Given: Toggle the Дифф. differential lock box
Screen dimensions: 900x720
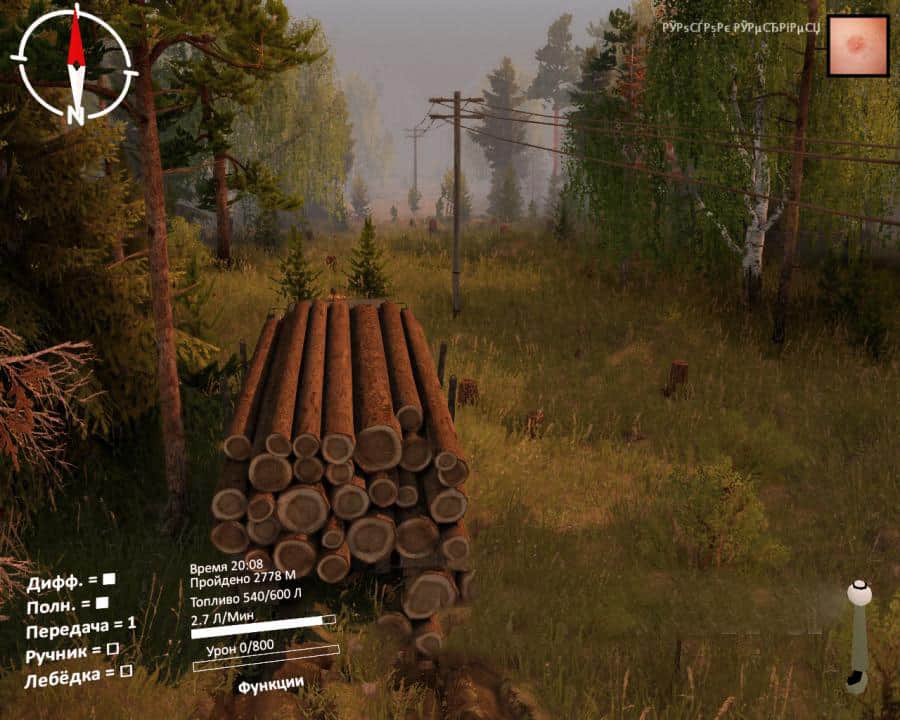Looking at the screenshot, I should point(109,579).
